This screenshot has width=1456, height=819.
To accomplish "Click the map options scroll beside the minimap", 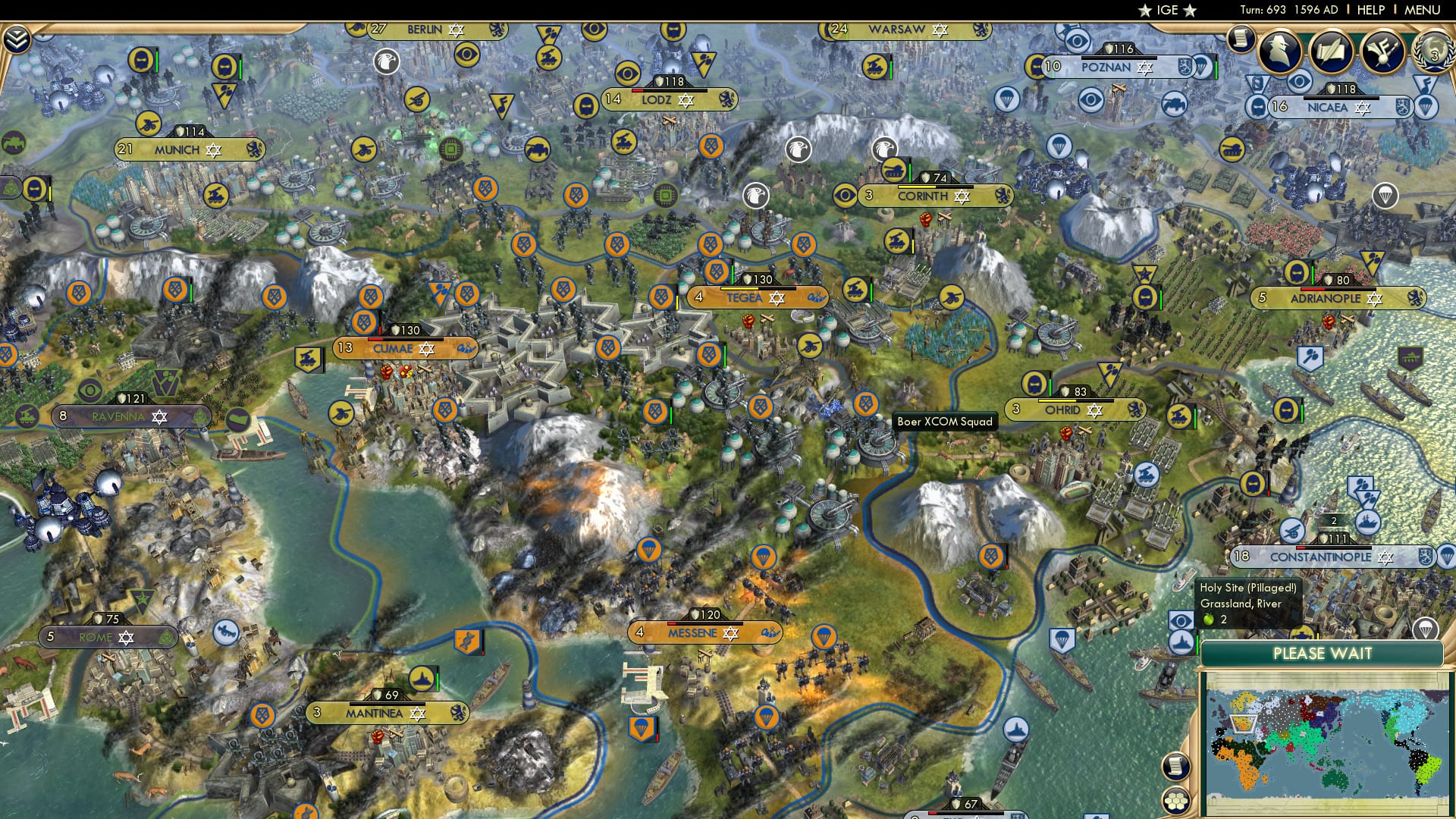I will 1174,767.
